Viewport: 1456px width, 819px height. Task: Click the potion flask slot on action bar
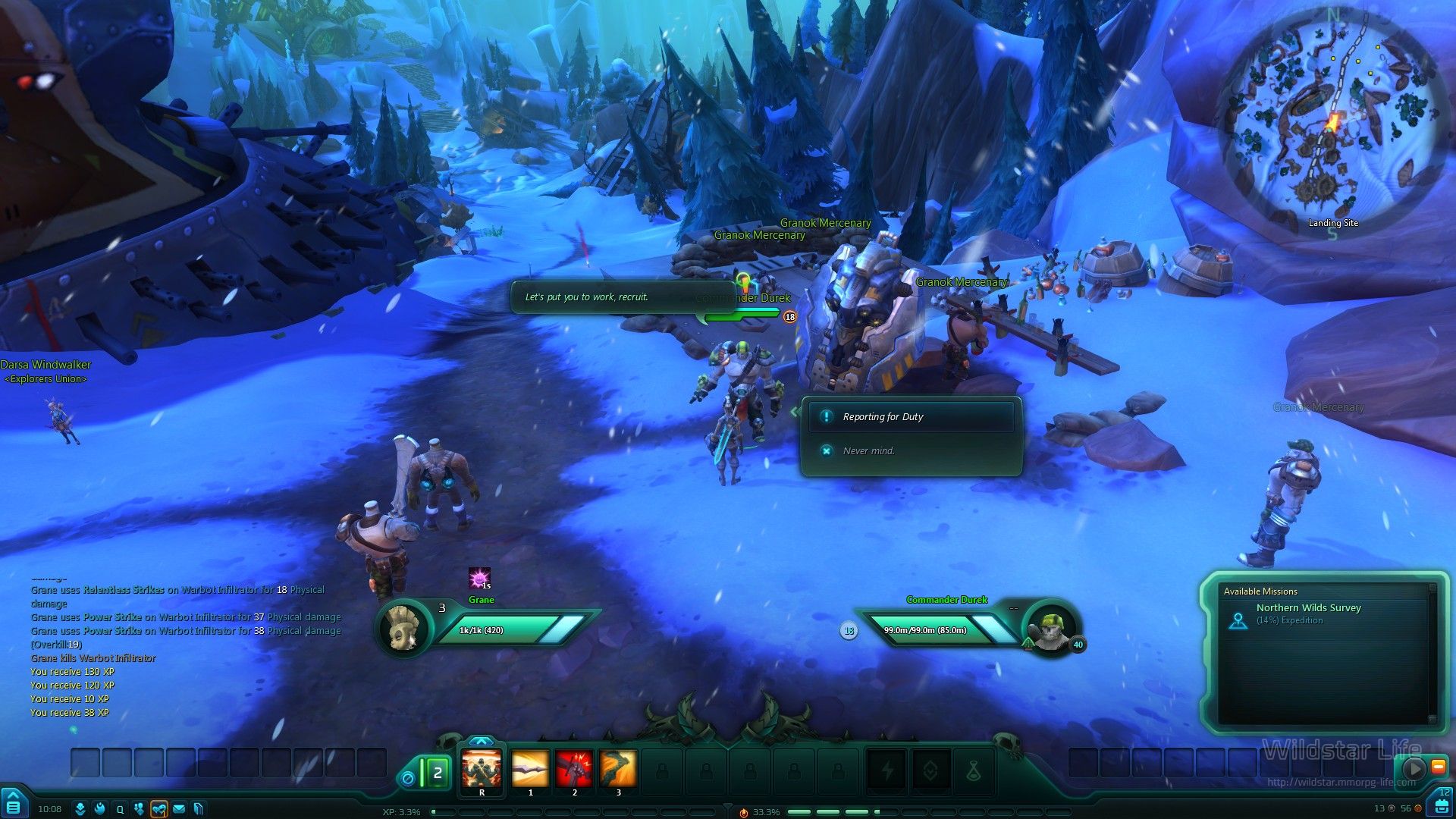[x=974, y=771]
